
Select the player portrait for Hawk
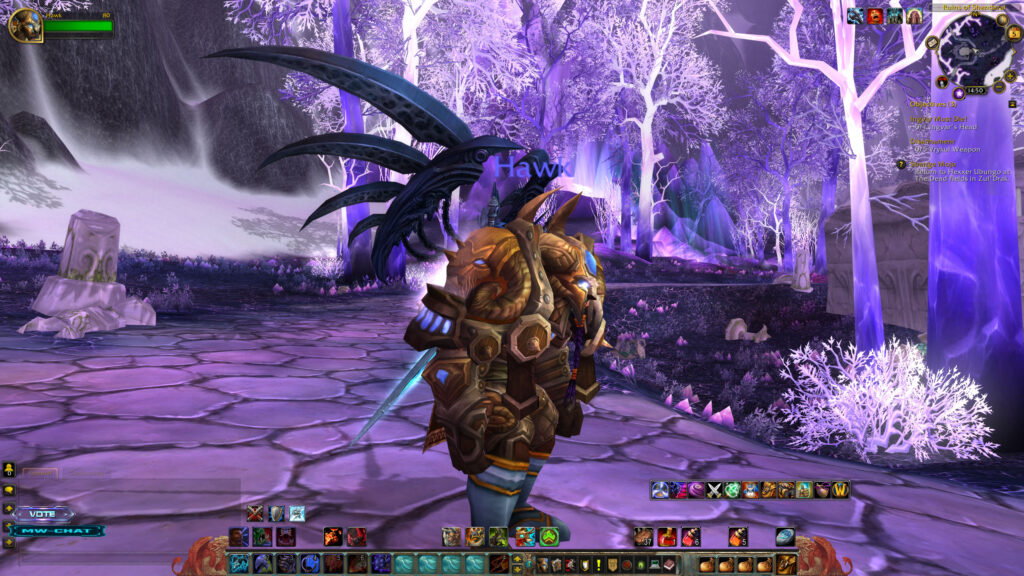[x=24, y=24]
